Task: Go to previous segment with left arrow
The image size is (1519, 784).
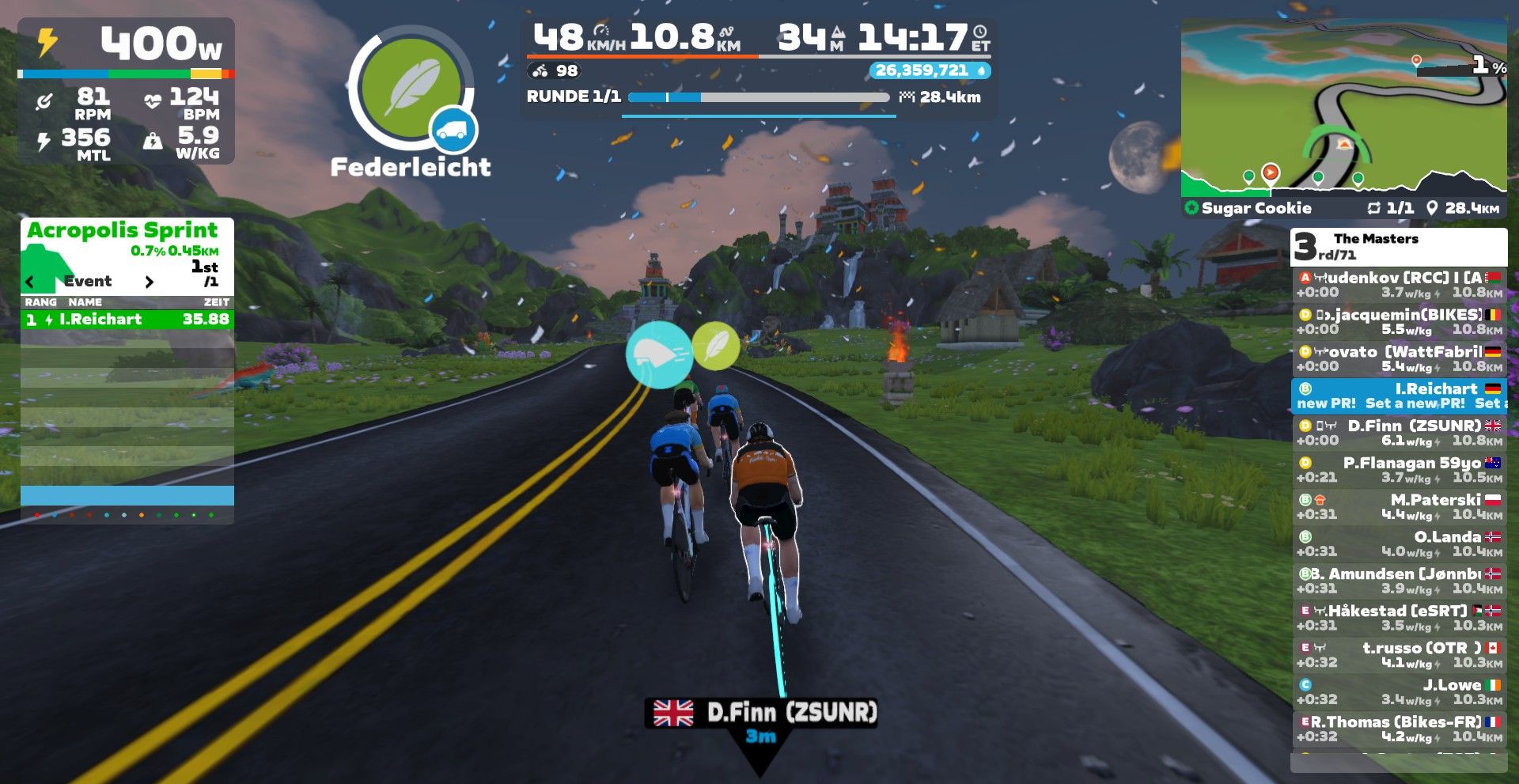Action: pyautogui.click(x=30, y=282)
